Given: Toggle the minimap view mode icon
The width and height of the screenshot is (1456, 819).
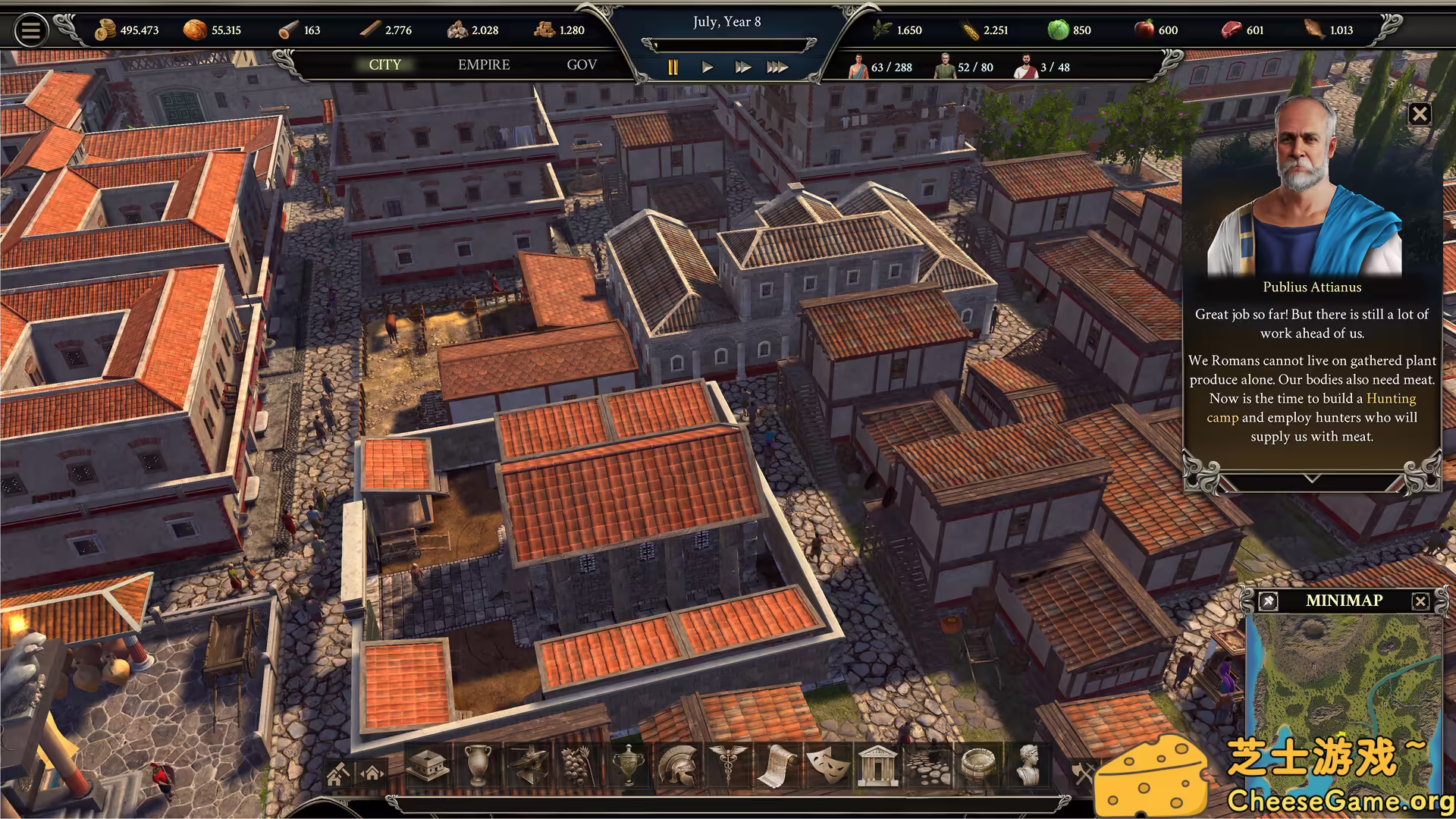Looking at the screenshot, I should [x=1266, y=601].
